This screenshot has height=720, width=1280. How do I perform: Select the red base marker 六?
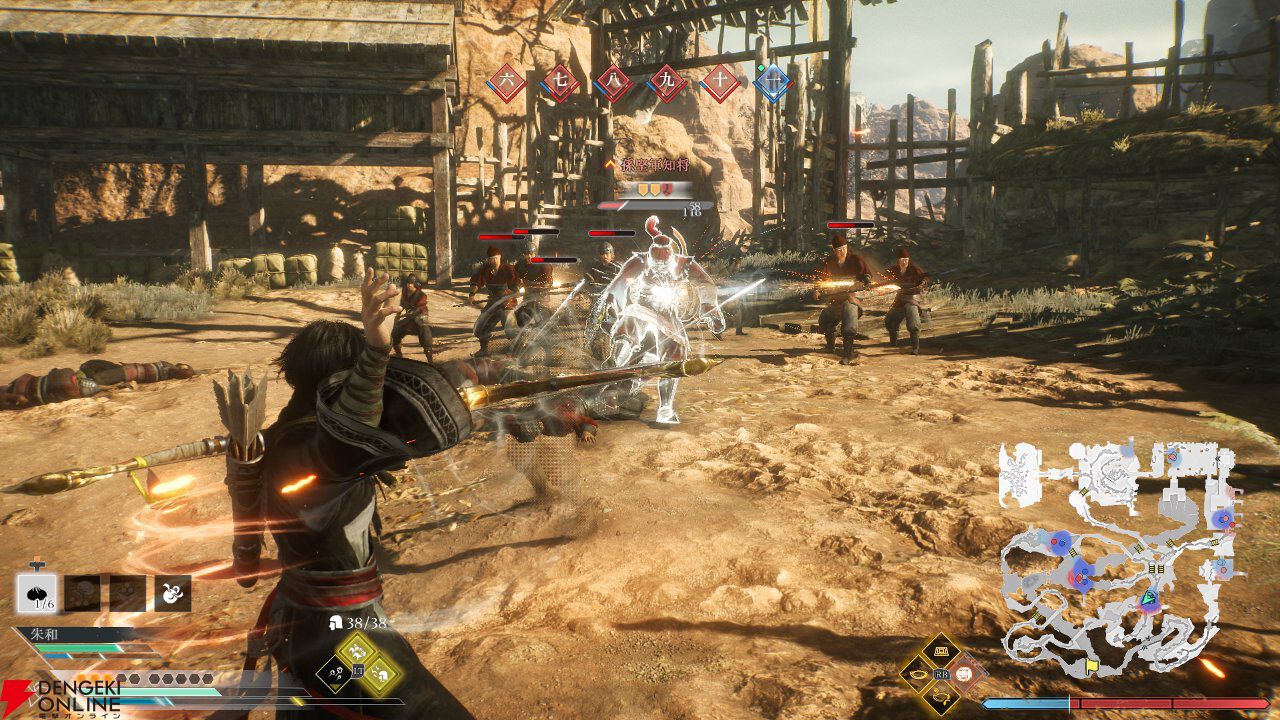click(x=507, y=83)
